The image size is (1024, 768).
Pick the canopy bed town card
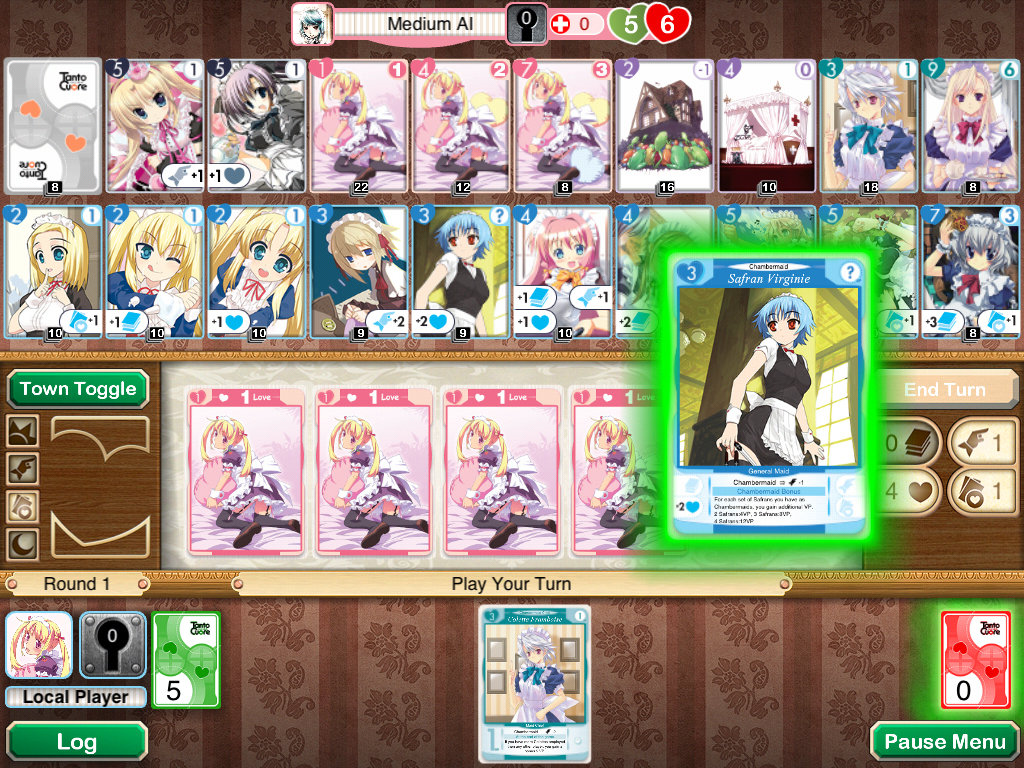coord(767,125)
